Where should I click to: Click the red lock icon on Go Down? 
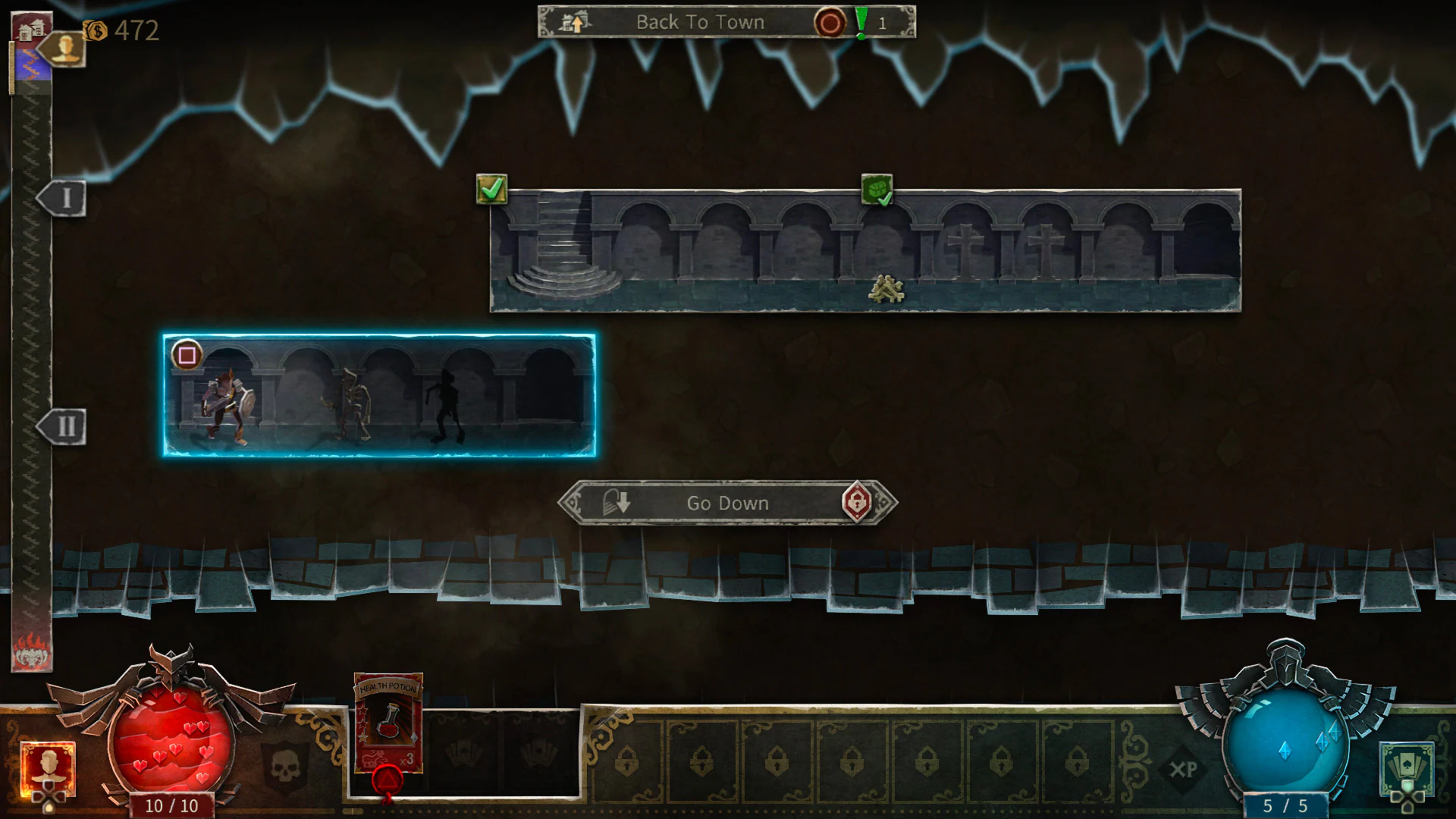click(x=855, y=502)
